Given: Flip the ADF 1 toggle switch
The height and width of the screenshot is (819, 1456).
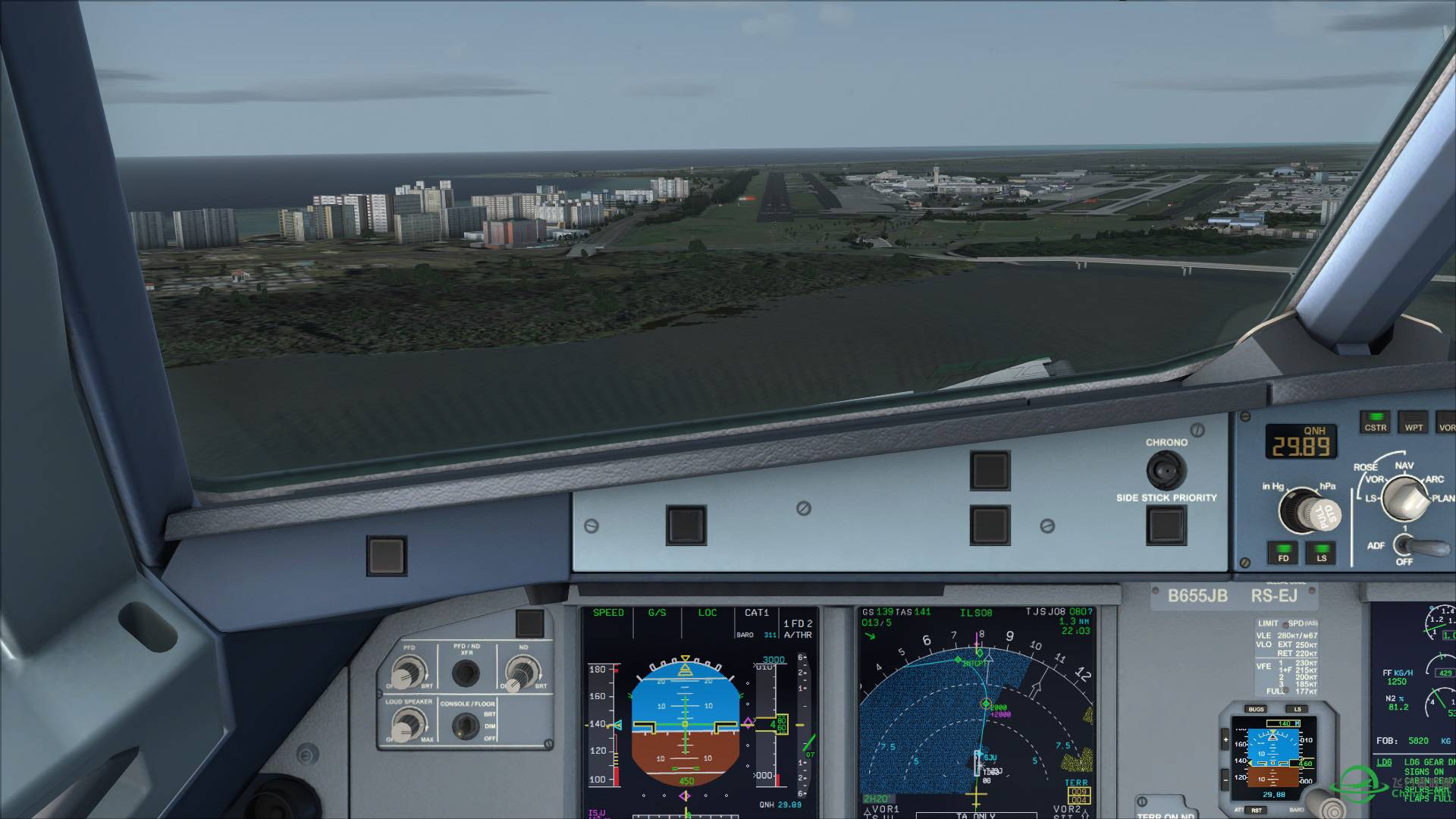Looking at the screenshot, I should 1410,544.
